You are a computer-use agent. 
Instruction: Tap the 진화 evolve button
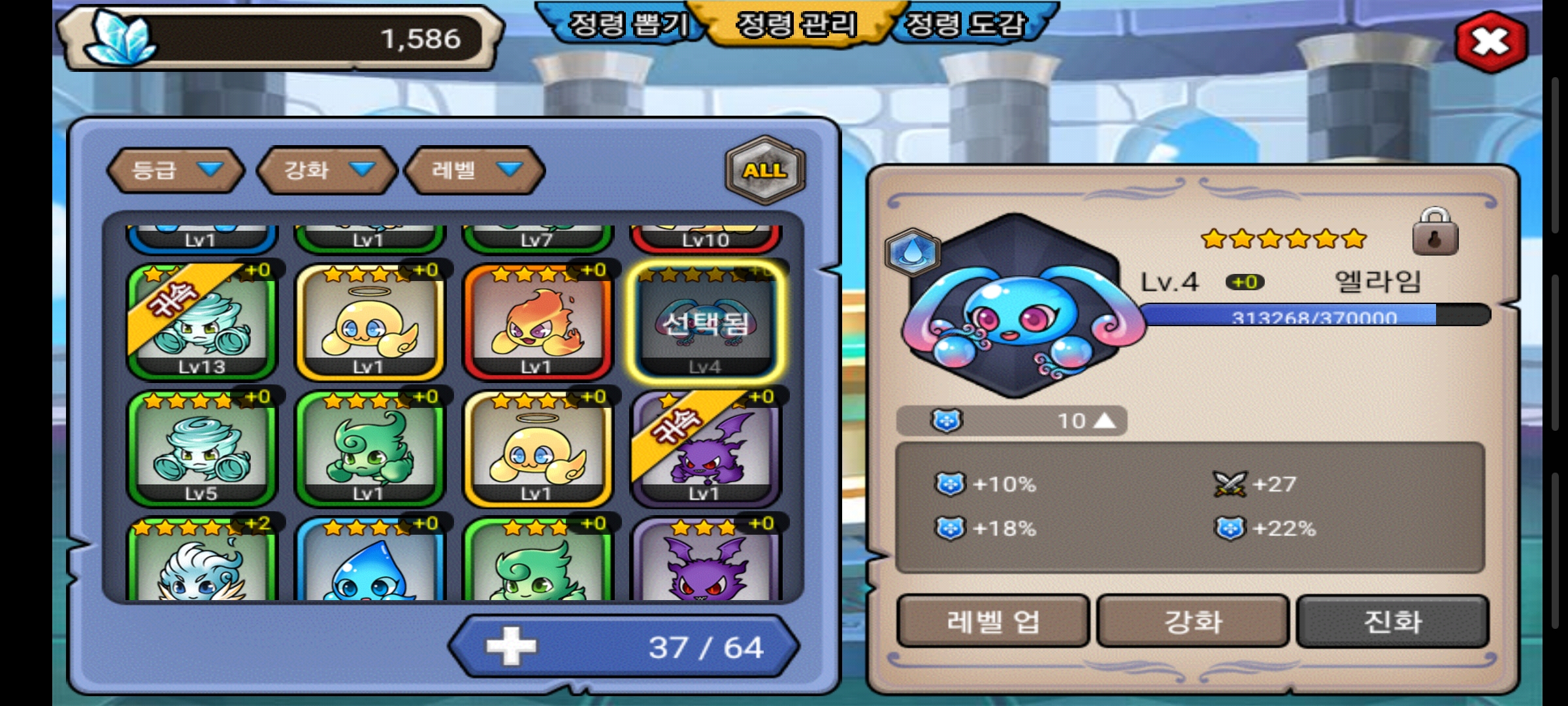[x=1392, y=621]
